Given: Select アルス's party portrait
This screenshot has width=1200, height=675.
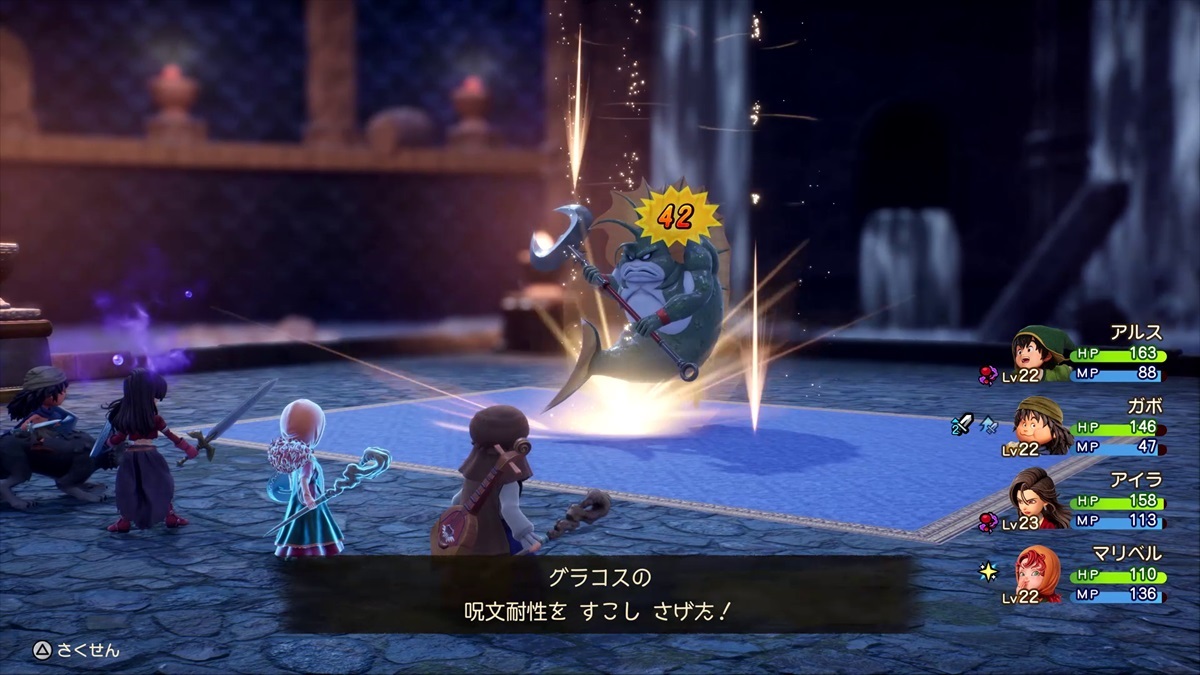Looking at the screenshot, I should [x=1039, y=352].
